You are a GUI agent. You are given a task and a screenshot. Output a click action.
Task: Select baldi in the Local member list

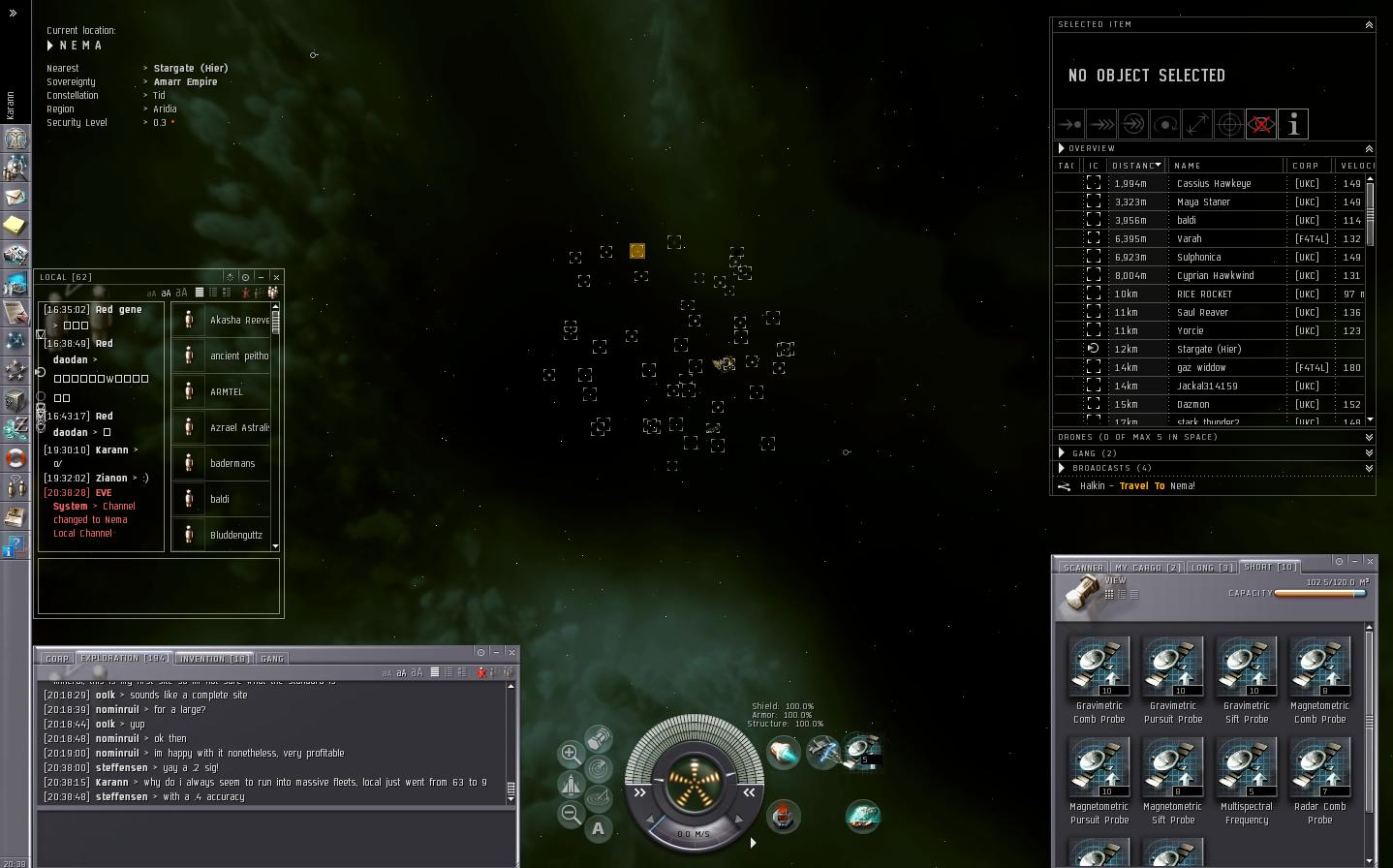point(220,499)
